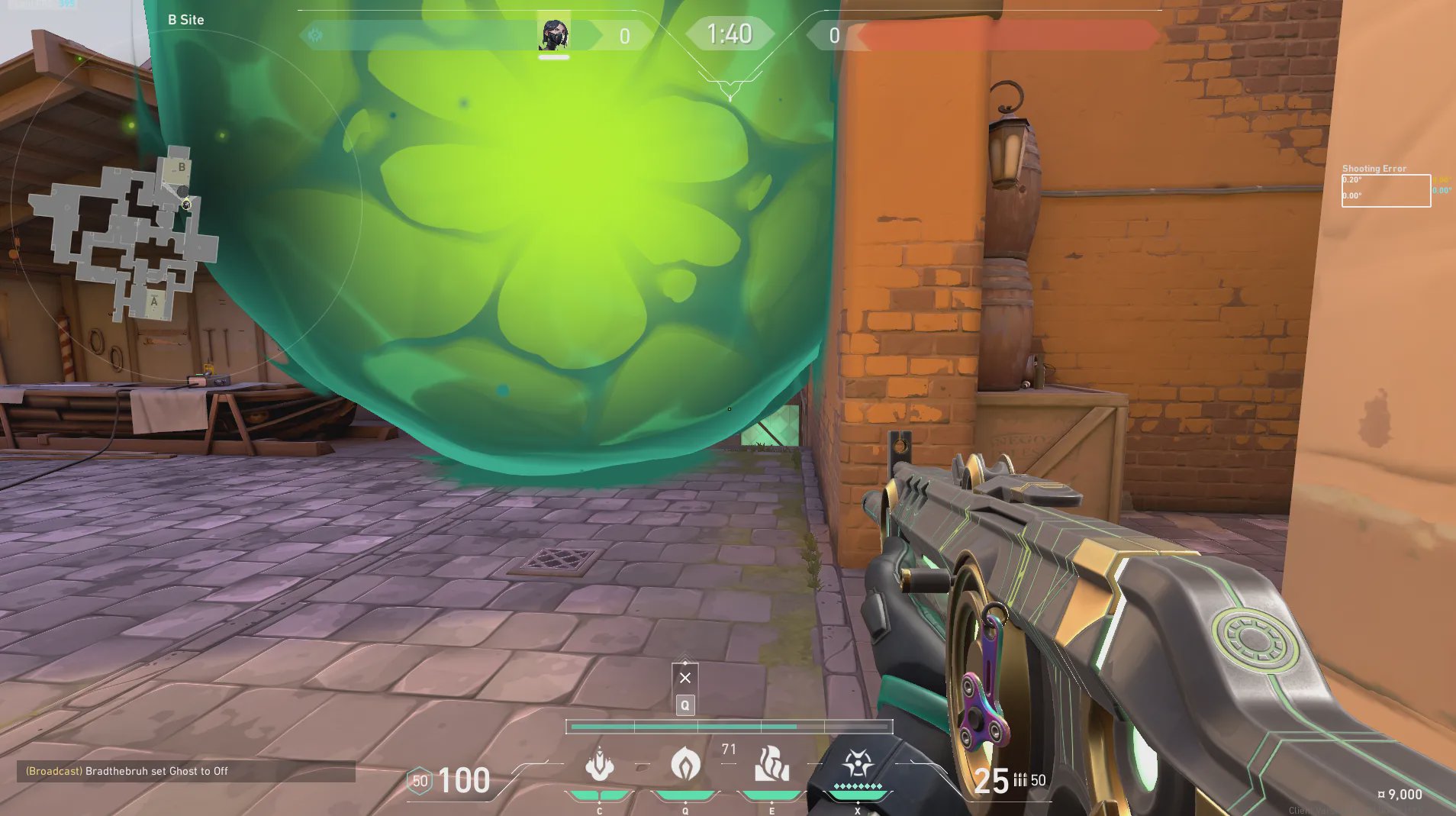
Task: Click the minimap showing B and A sites
Action: point(124,233)
